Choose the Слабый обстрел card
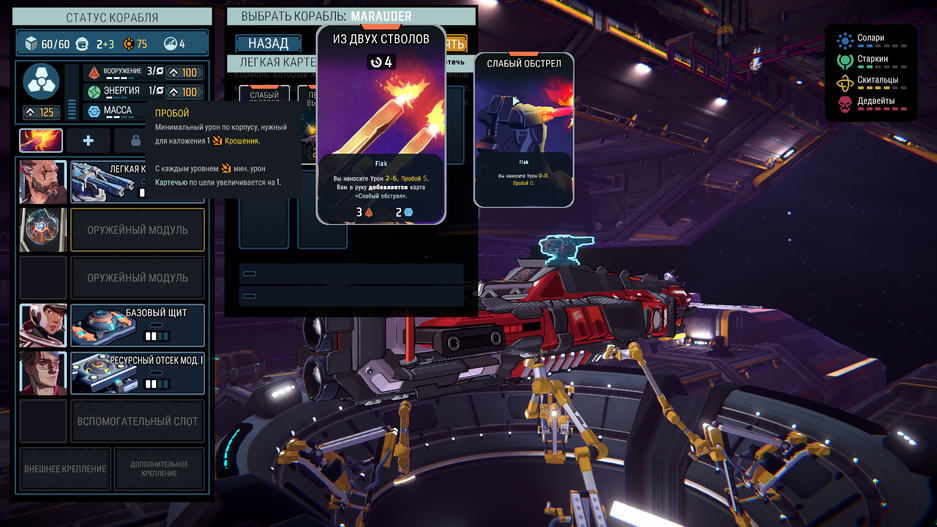This screenshot has width=937, height=527. pos(523,130)
